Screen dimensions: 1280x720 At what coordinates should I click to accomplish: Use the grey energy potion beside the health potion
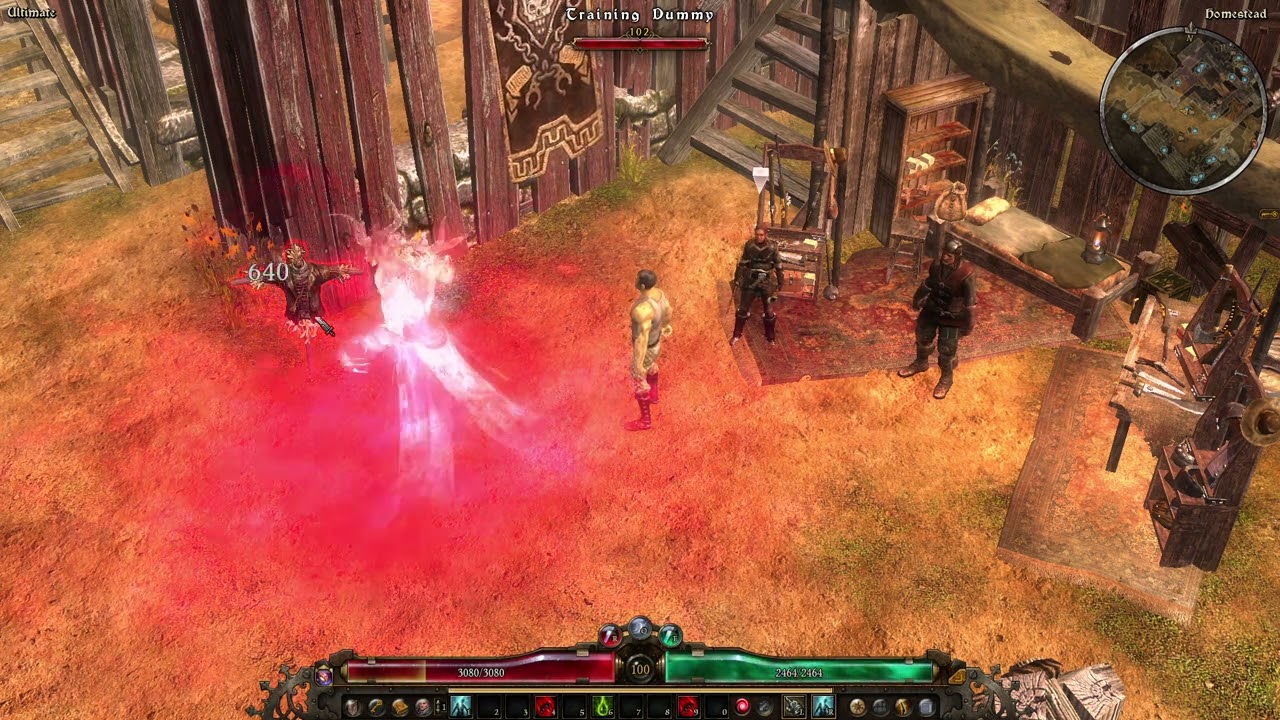[x=764, y=707]
